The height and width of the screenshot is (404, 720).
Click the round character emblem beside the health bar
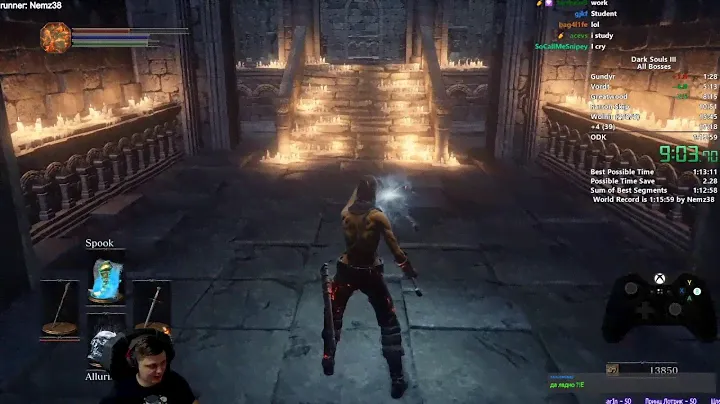click(56, 37)
